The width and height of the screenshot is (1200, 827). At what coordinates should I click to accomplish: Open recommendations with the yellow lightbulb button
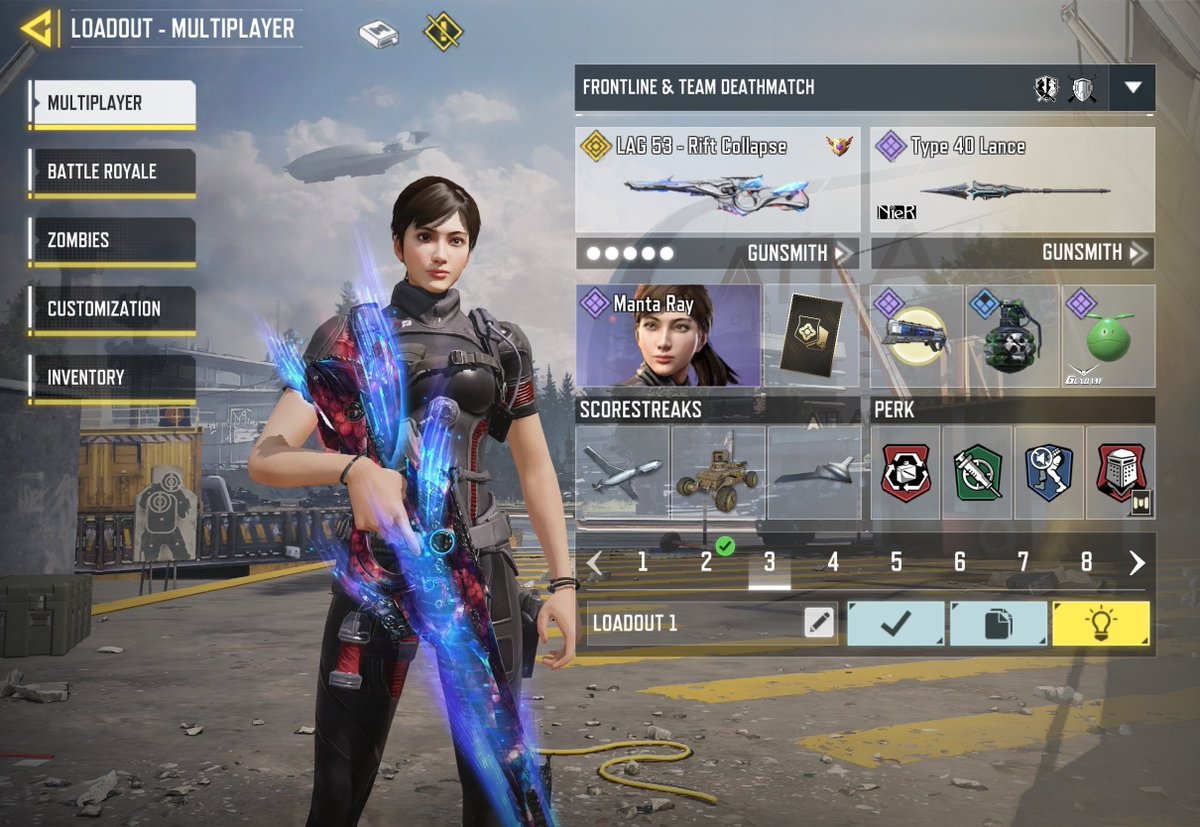click(x=1100, y=623)
